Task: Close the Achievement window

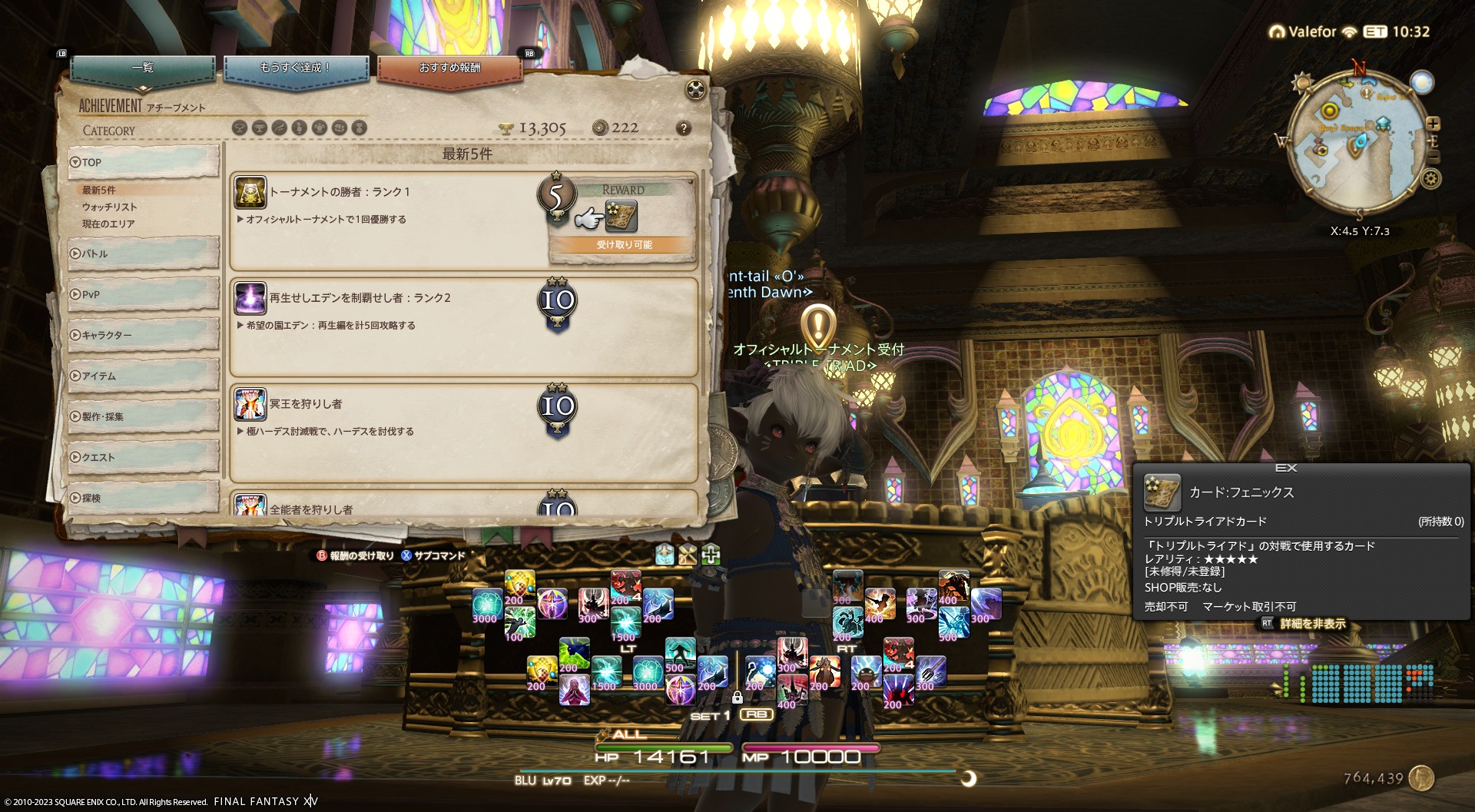Action: [696, 90]
